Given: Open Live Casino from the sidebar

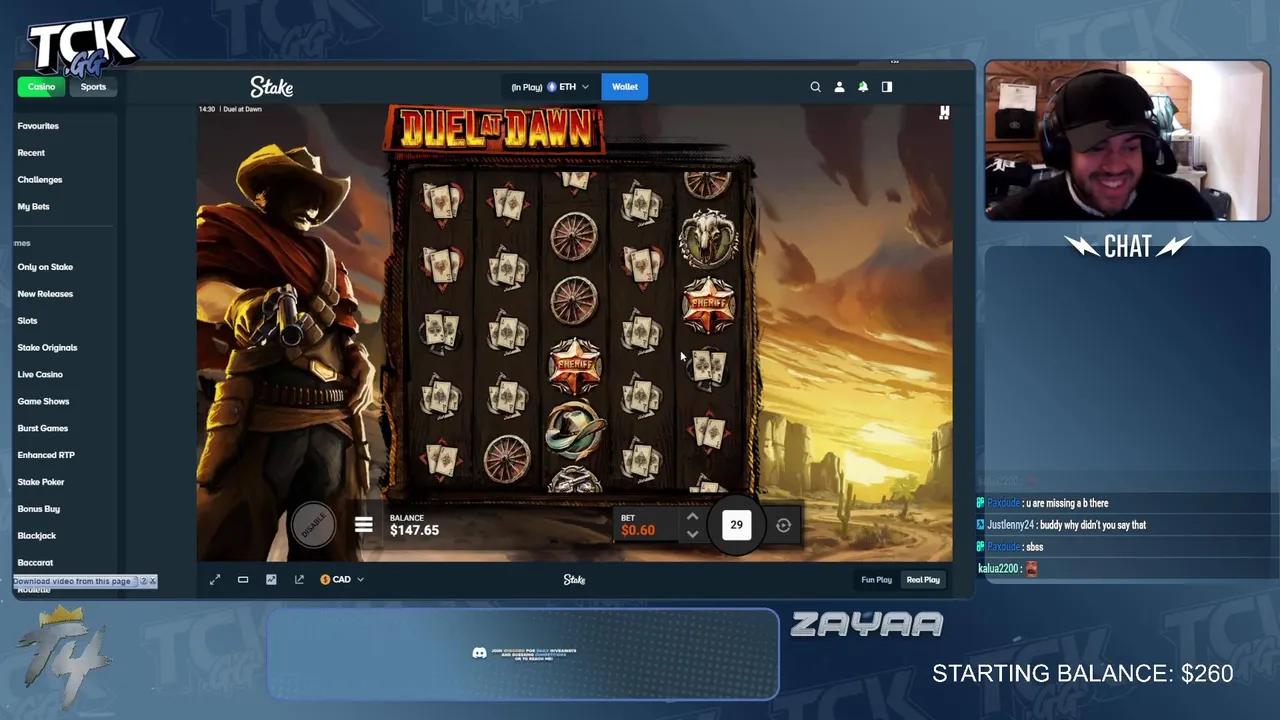Looking at the screenshot, I should point(40,374).
